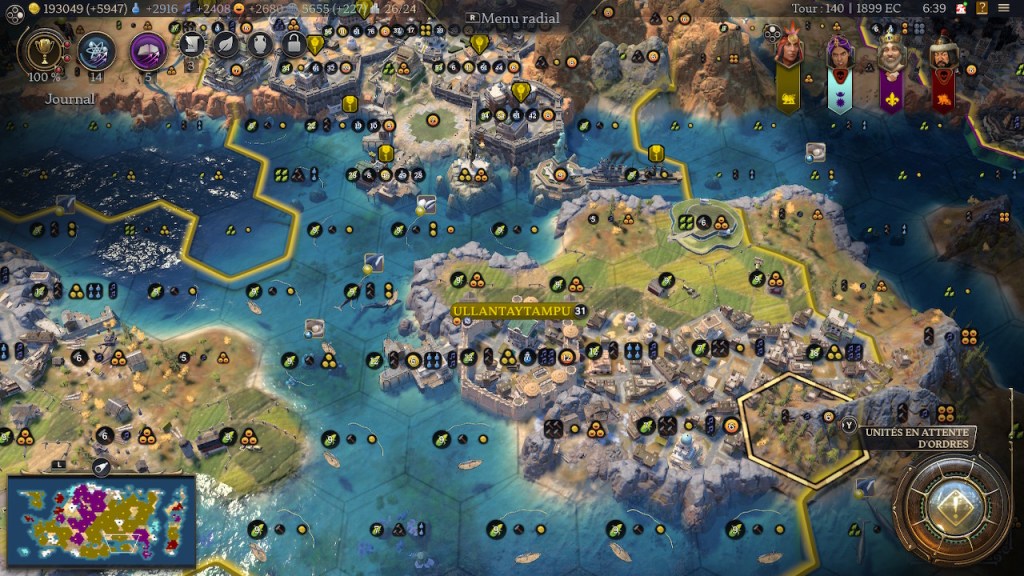Open the minimap lens options button
This screenshot has width=1024, height=576.
pyautogui.click(x=101, y=466)
